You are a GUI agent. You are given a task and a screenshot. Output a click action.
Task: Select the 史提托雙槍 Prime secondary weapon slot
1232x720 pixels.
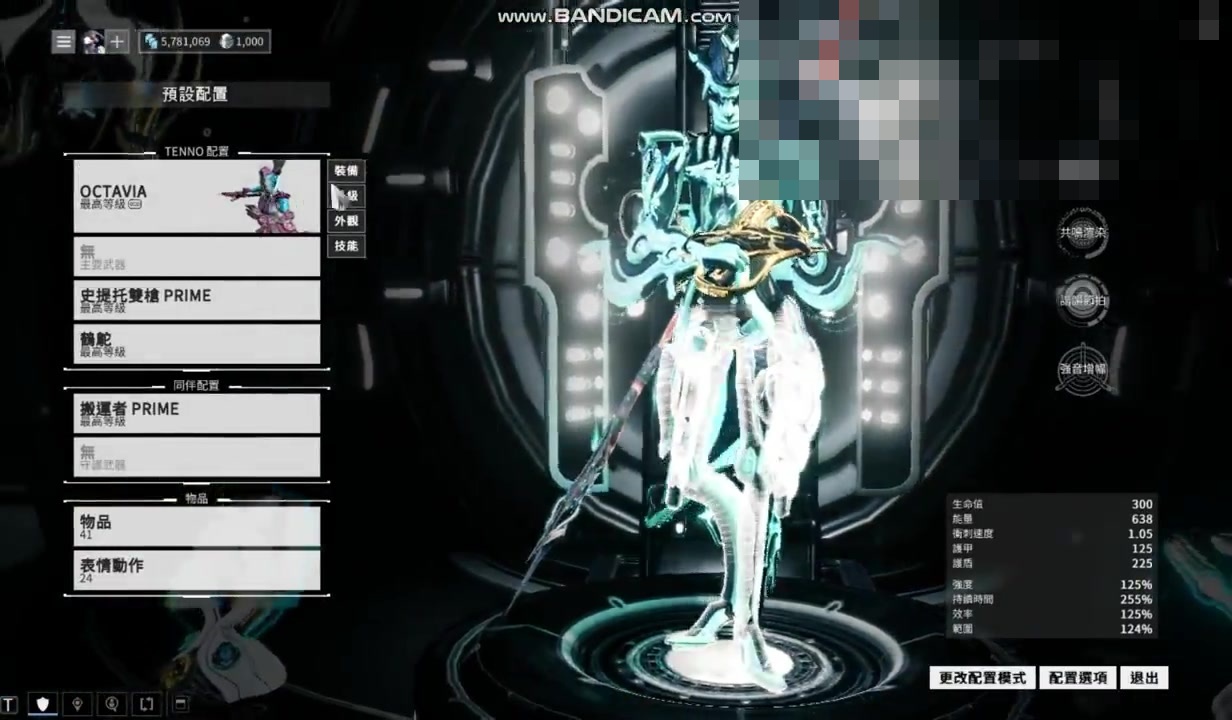(196, 300)
